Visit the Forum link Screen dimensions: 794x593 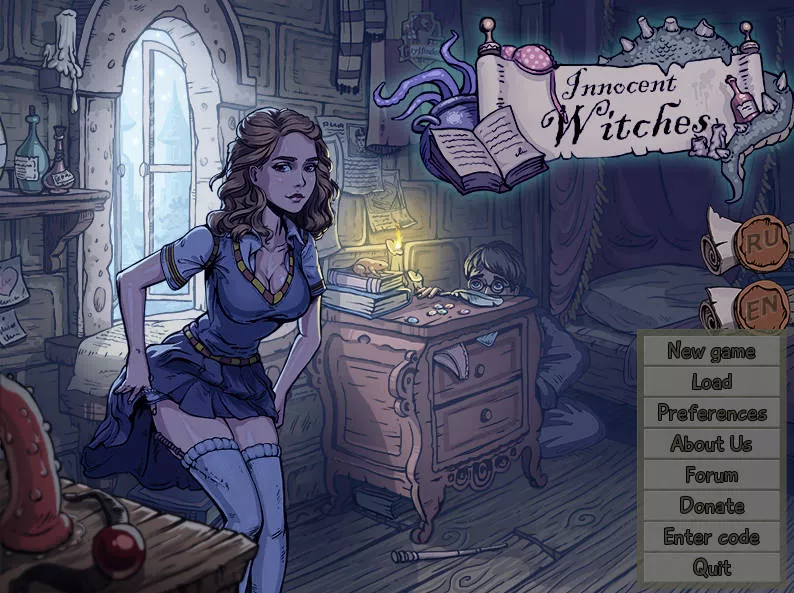click(711, 475)
